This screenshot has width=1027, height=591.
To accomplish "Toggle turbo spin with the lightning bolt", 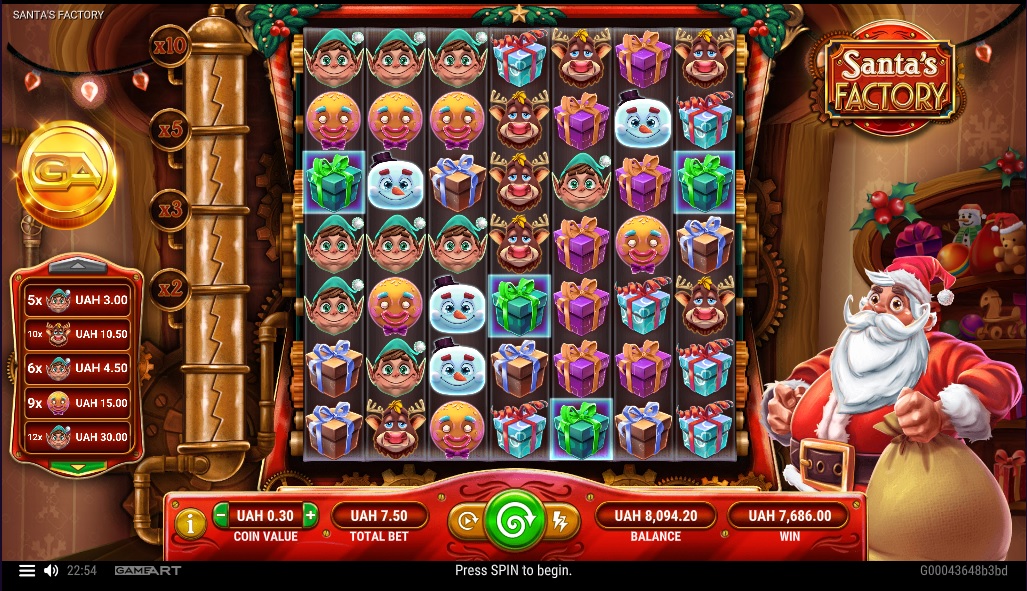I will (560, 520).
